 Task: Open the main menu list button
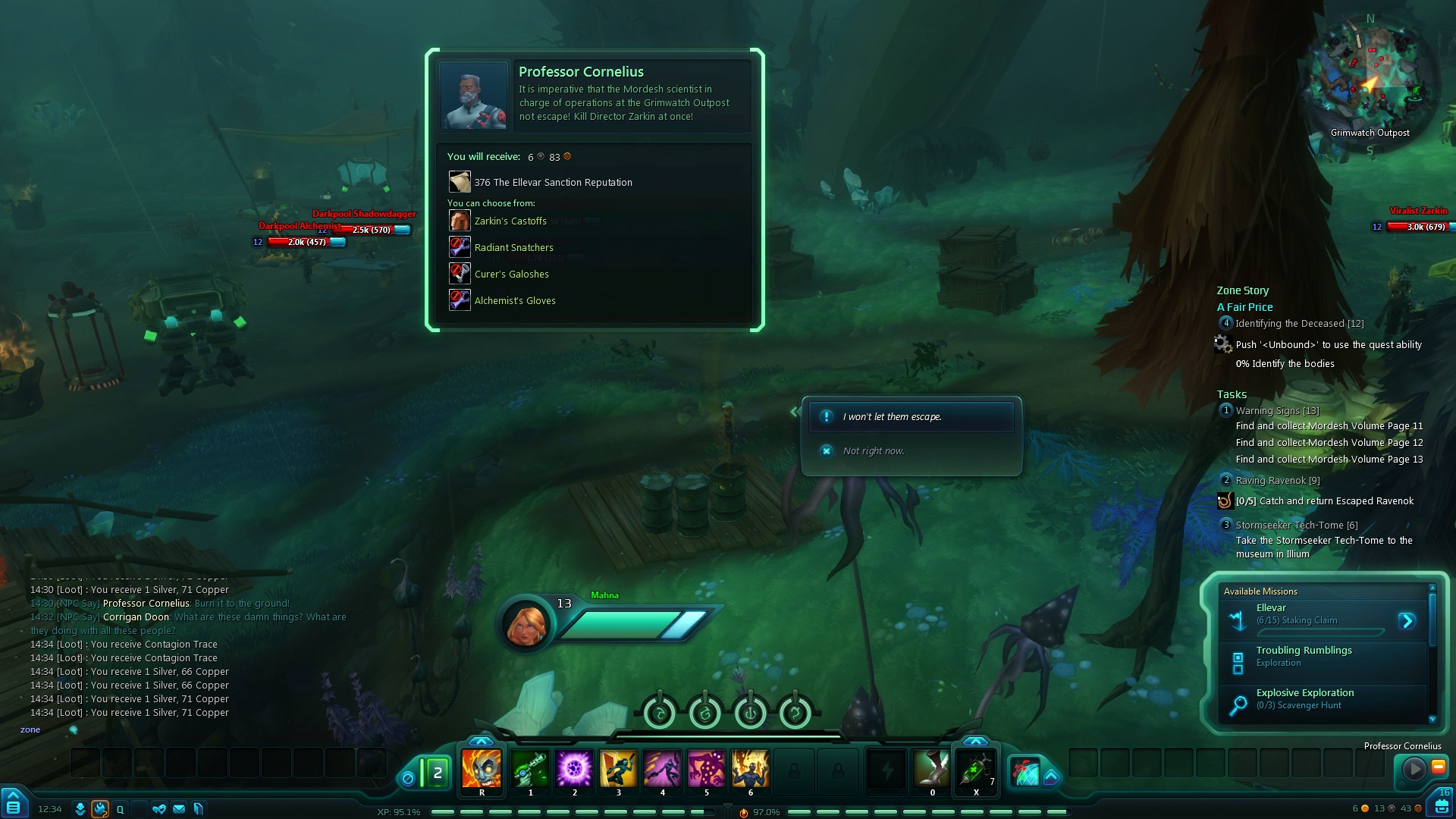(x=14, y=805)
